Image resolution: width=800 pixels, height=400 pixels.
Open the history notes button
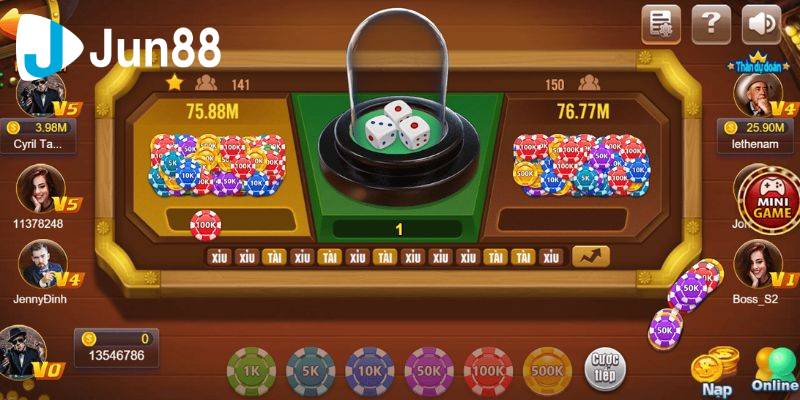point(661,24)
